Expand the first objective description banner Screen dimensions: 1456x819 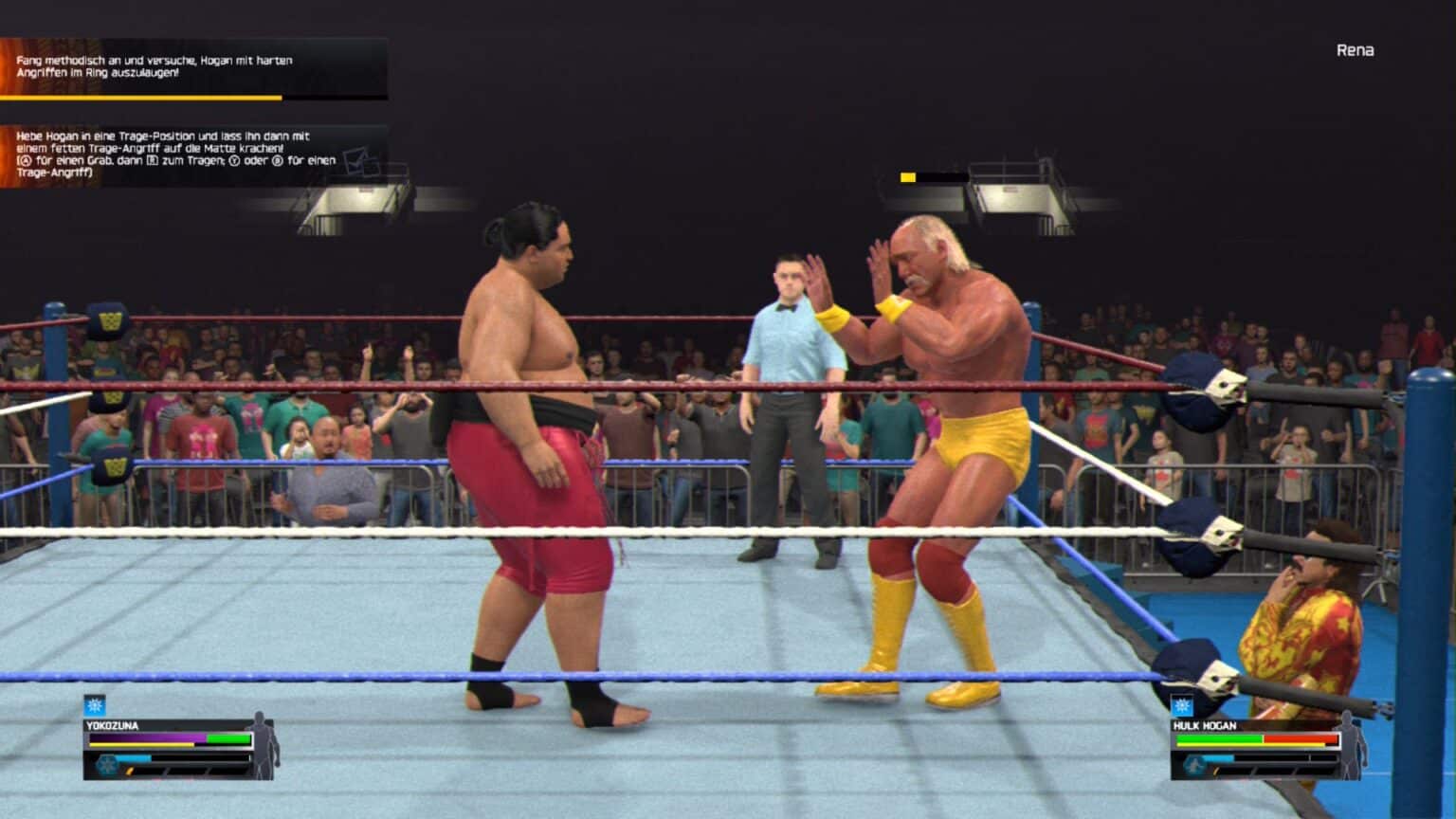click(x=190, y=66)
